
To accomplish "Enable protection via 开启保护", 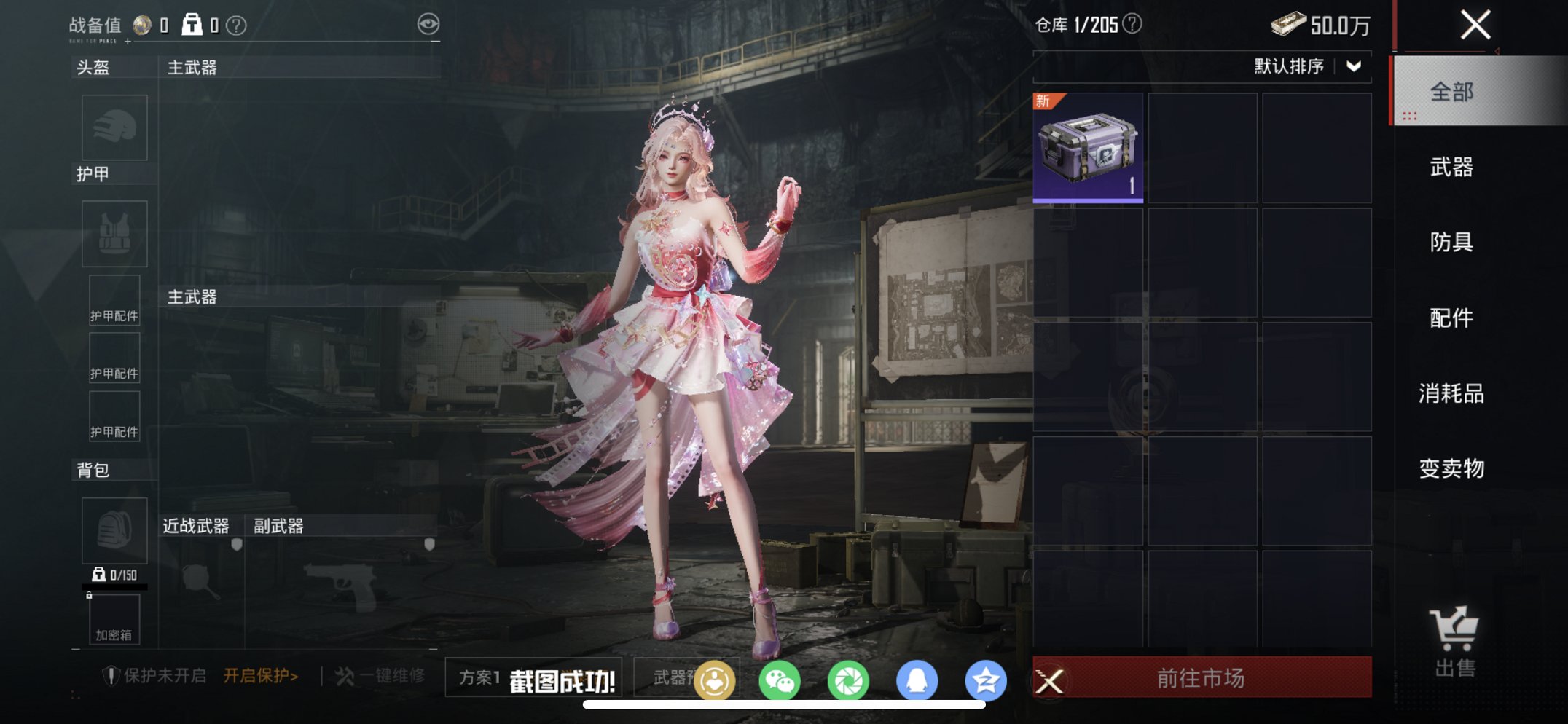I will tap(261, 675).
